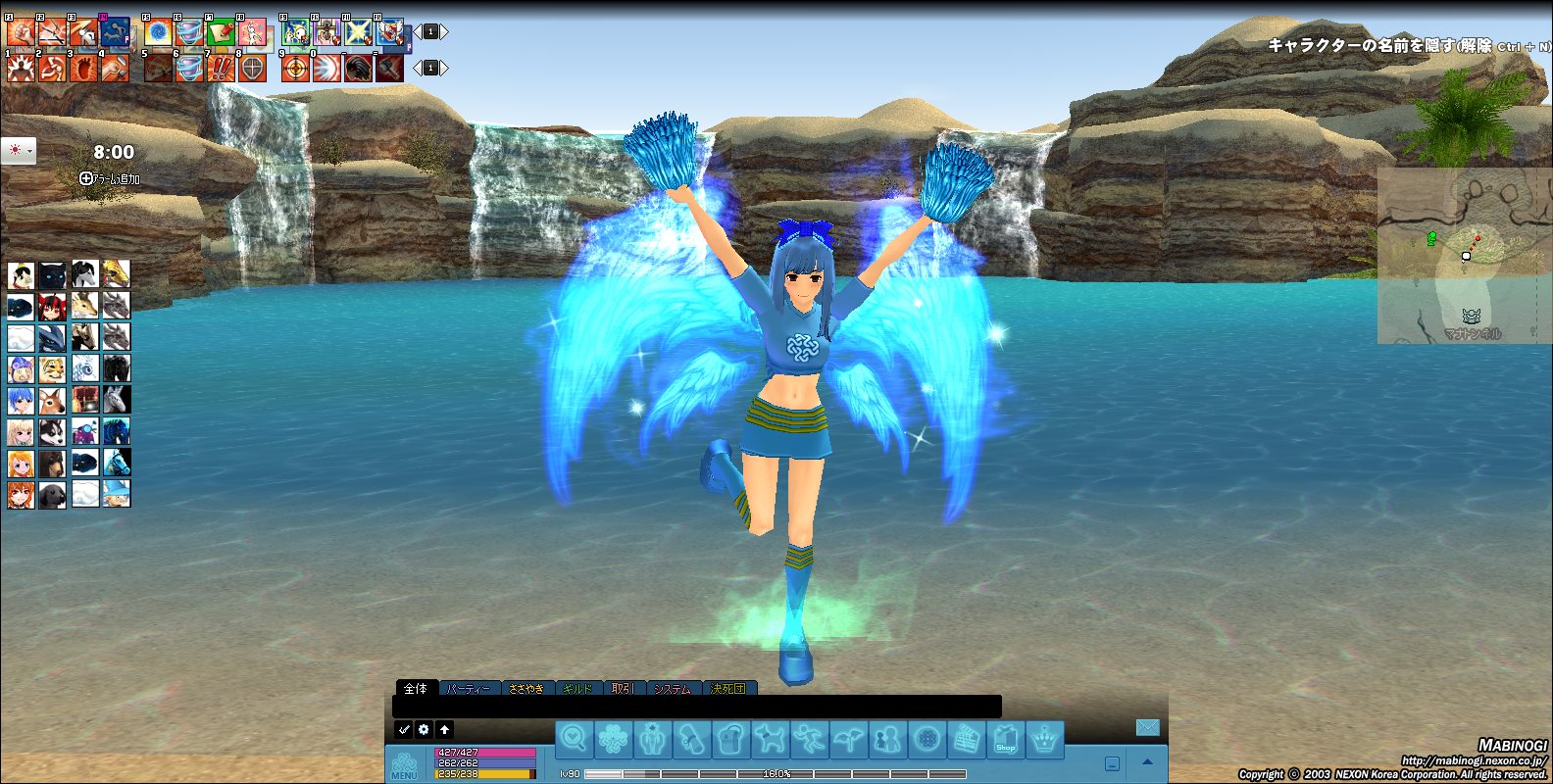Switch to the 取引 chat tab
The width and height of the screenshot is (1553, 784).
click(624, 689)
